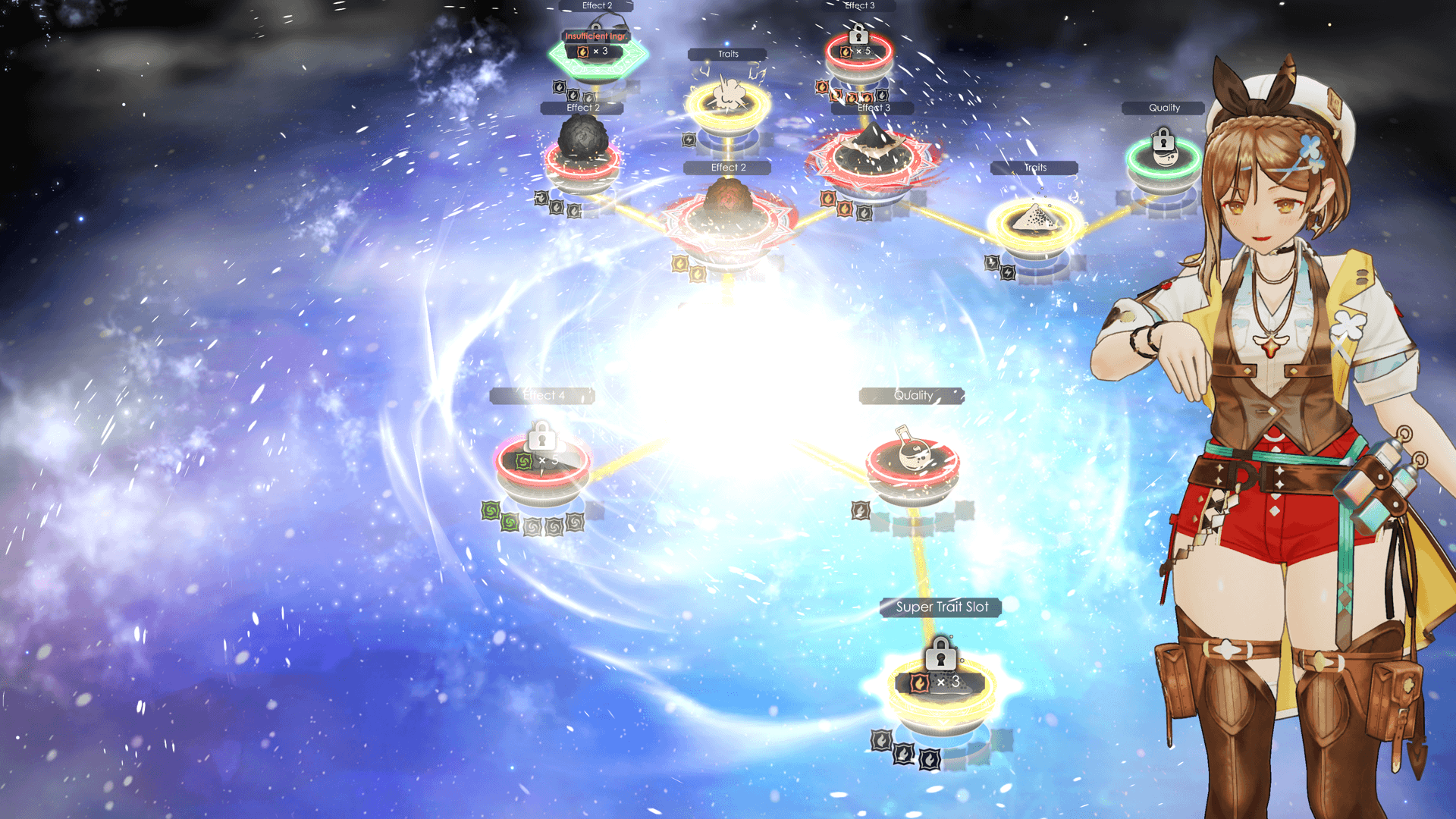Select the Effect 2 node marked Insufficient ingr.
The width and height of the screenshot is (1456, 819).
pos(598,53)
